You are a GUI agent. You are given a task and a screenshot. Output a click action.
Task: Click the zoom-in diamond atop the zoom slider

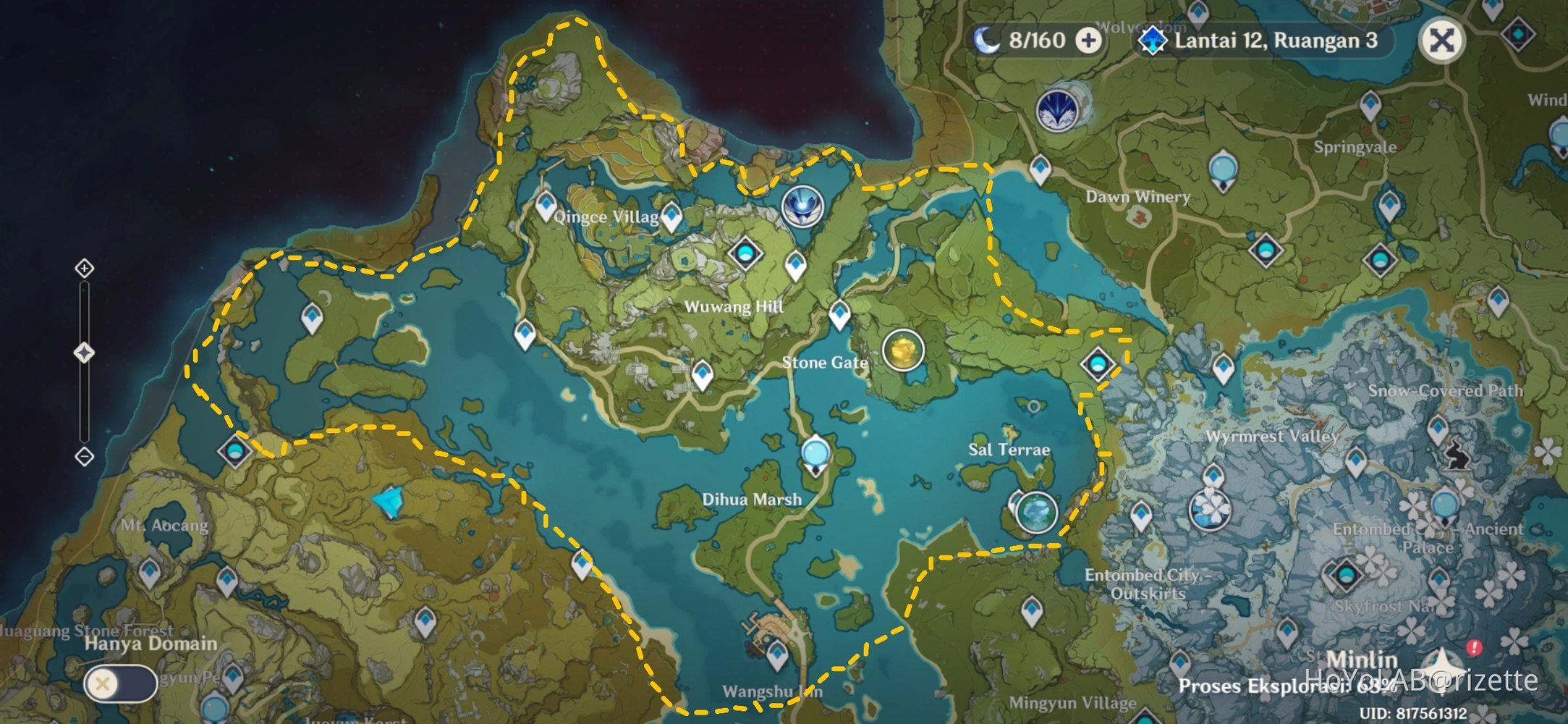pyautogui.click(x=85, y=269)
